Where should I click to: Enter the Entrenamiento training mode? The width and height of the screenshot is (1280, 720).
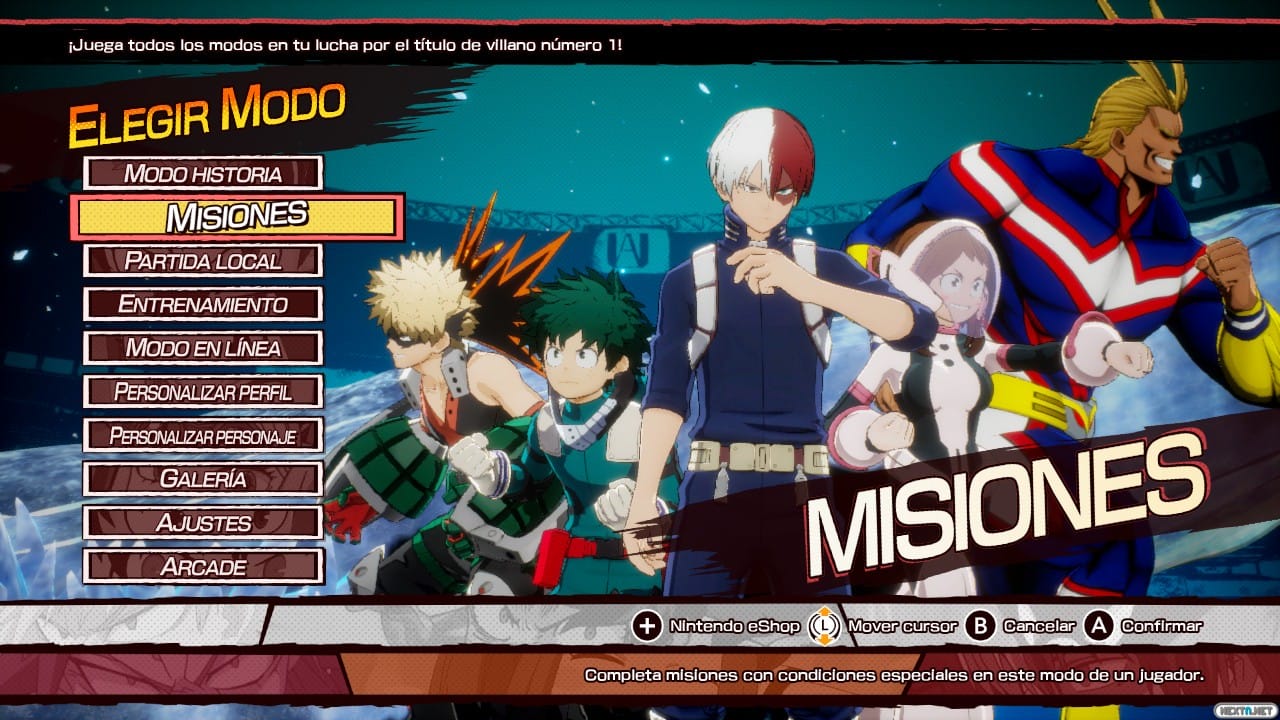203,304
